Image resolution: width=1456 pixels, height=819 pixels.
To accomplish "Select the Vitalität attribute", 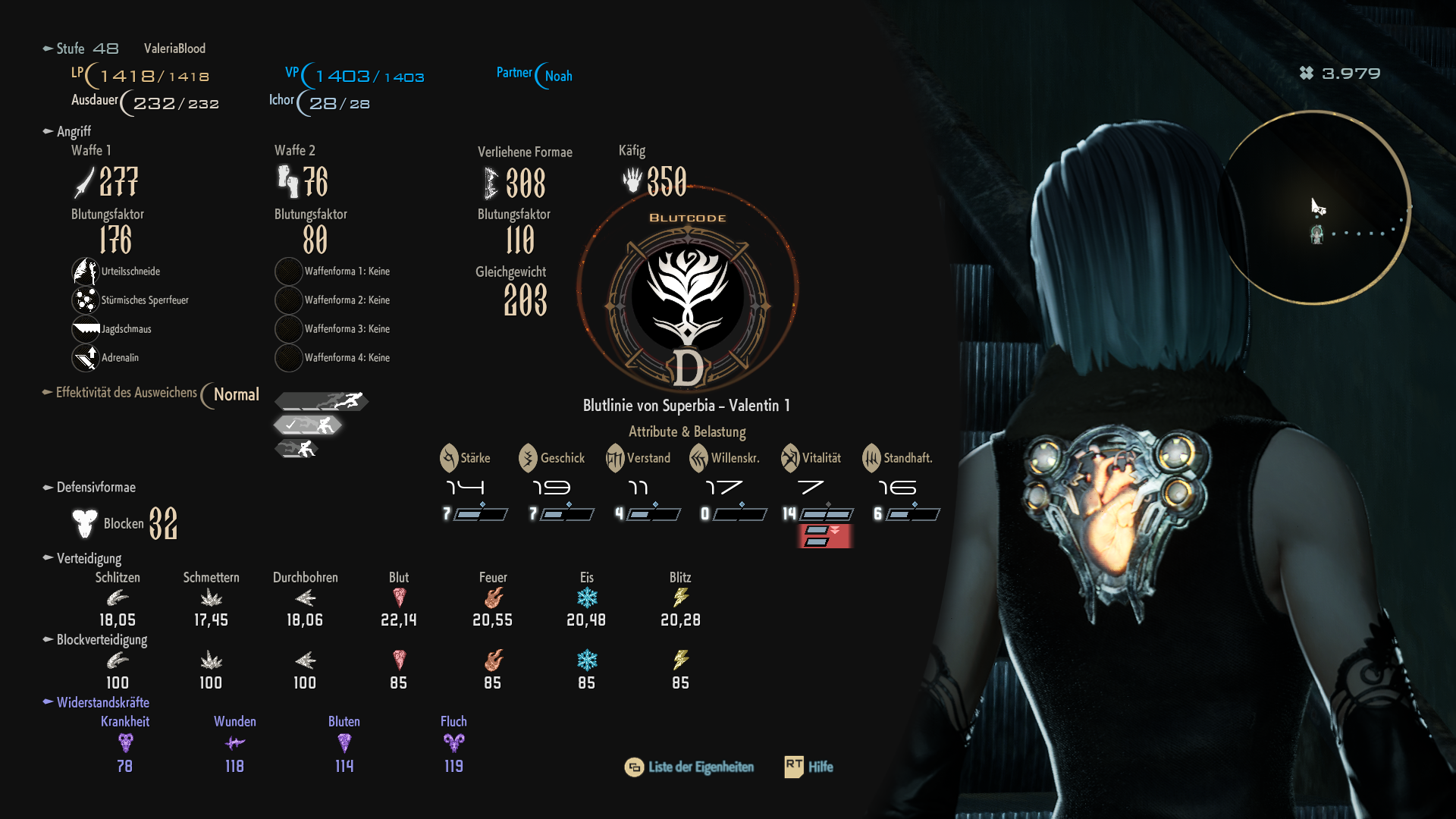I will [811, 458].
